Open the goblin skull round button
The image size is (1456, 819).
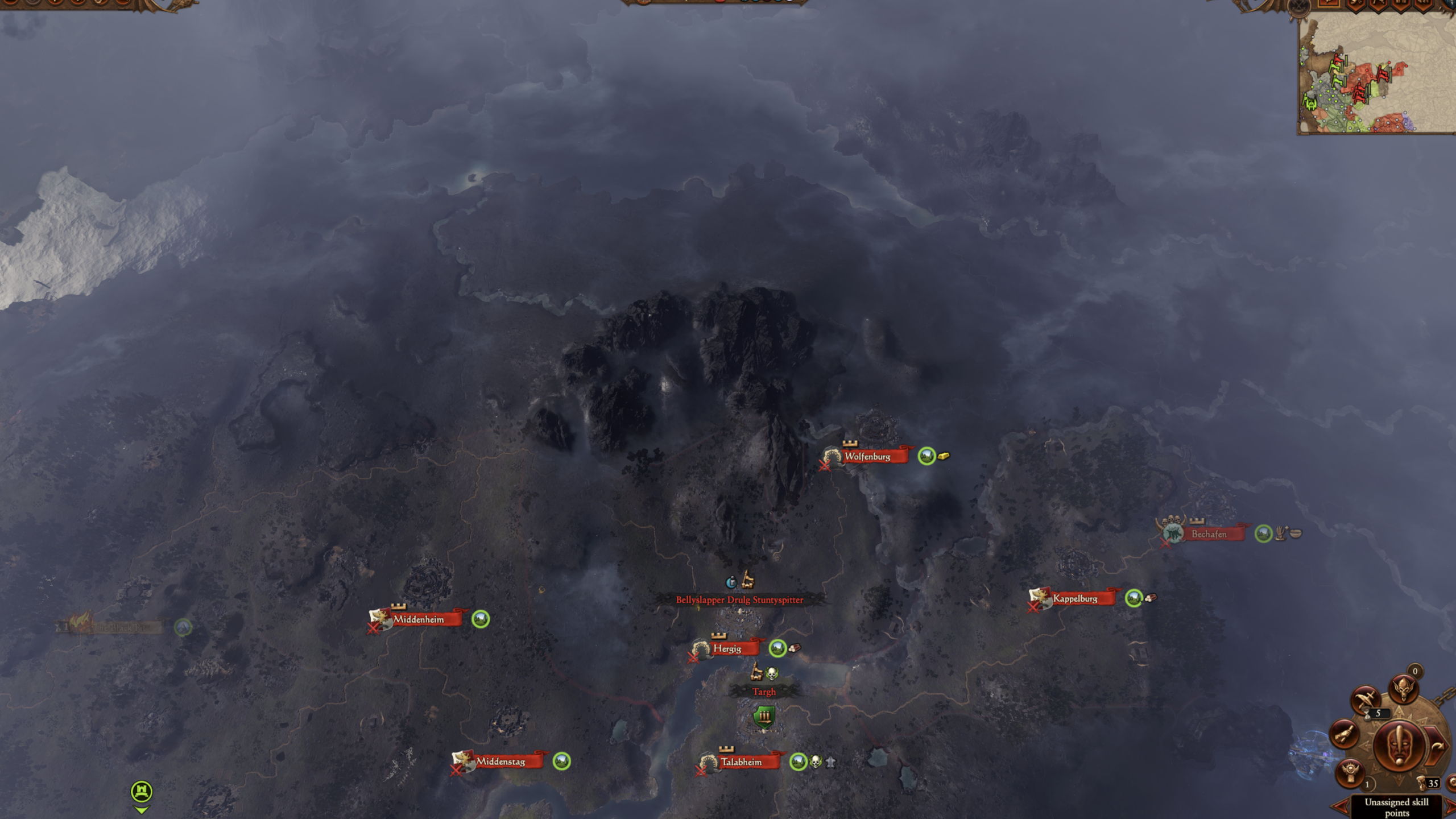click(1403, 690)
